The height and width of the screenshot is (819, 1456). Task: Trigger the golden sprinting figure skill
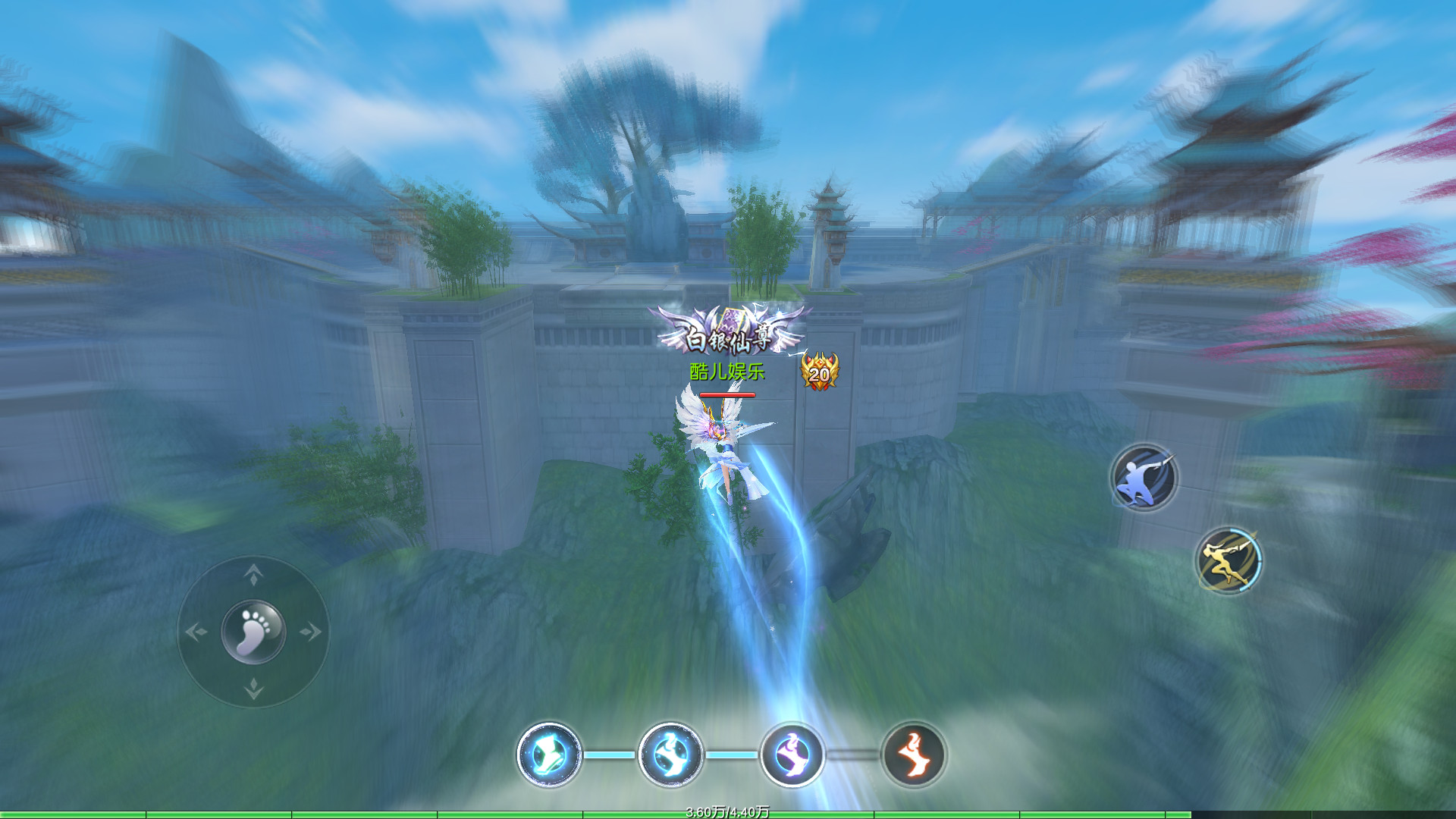coord(1228,561)
